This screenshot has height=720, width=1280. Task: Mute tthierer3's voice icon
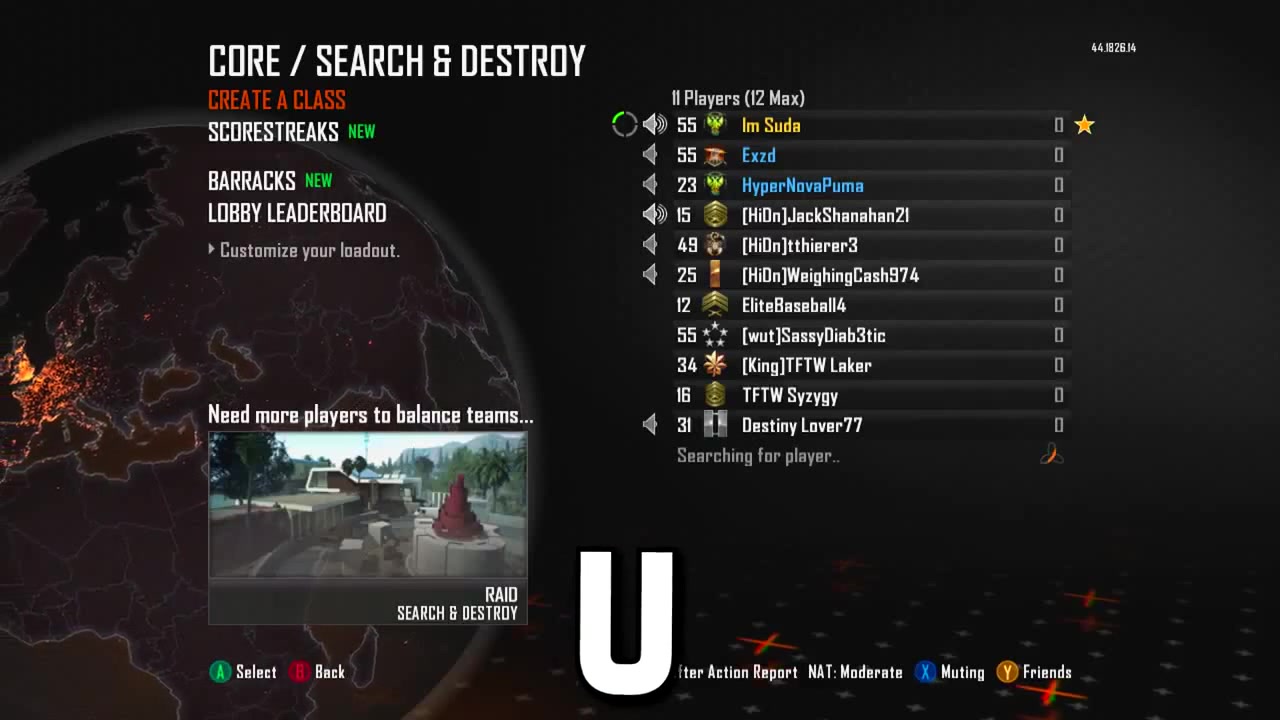[650, 245]
